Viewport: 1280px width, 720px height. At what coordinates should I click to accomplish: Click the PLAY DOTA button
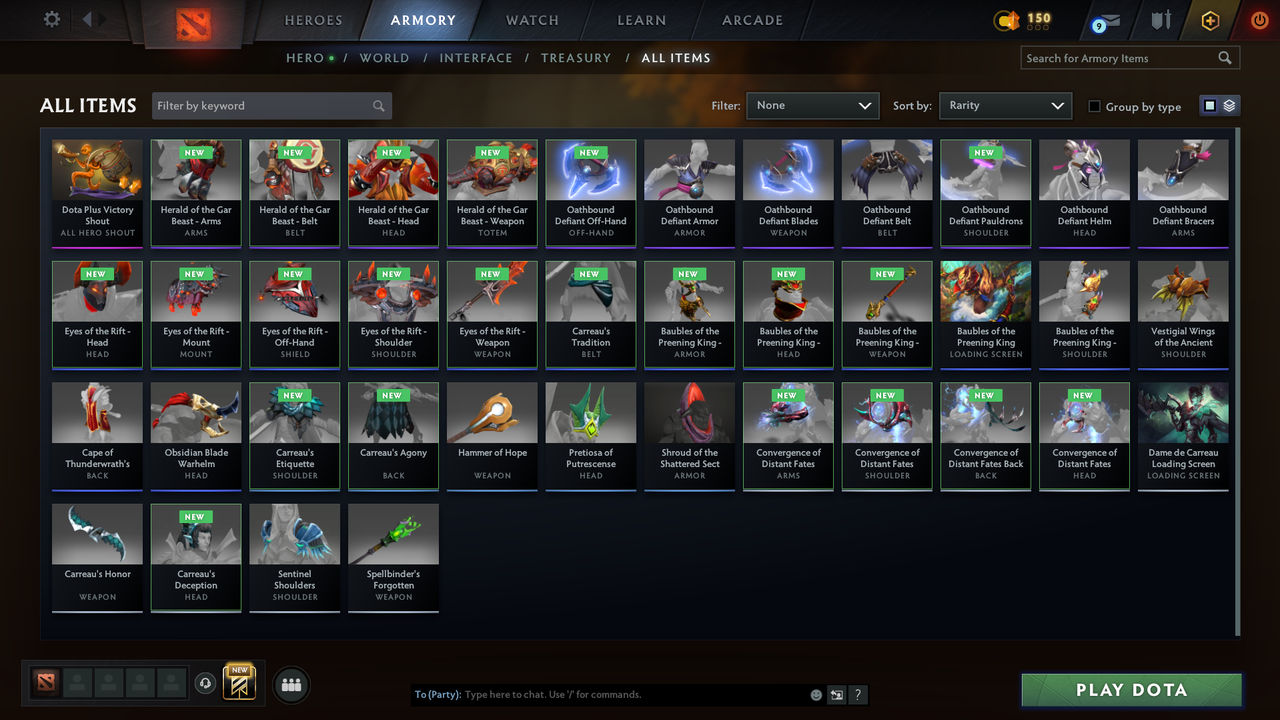[1131, 689]
